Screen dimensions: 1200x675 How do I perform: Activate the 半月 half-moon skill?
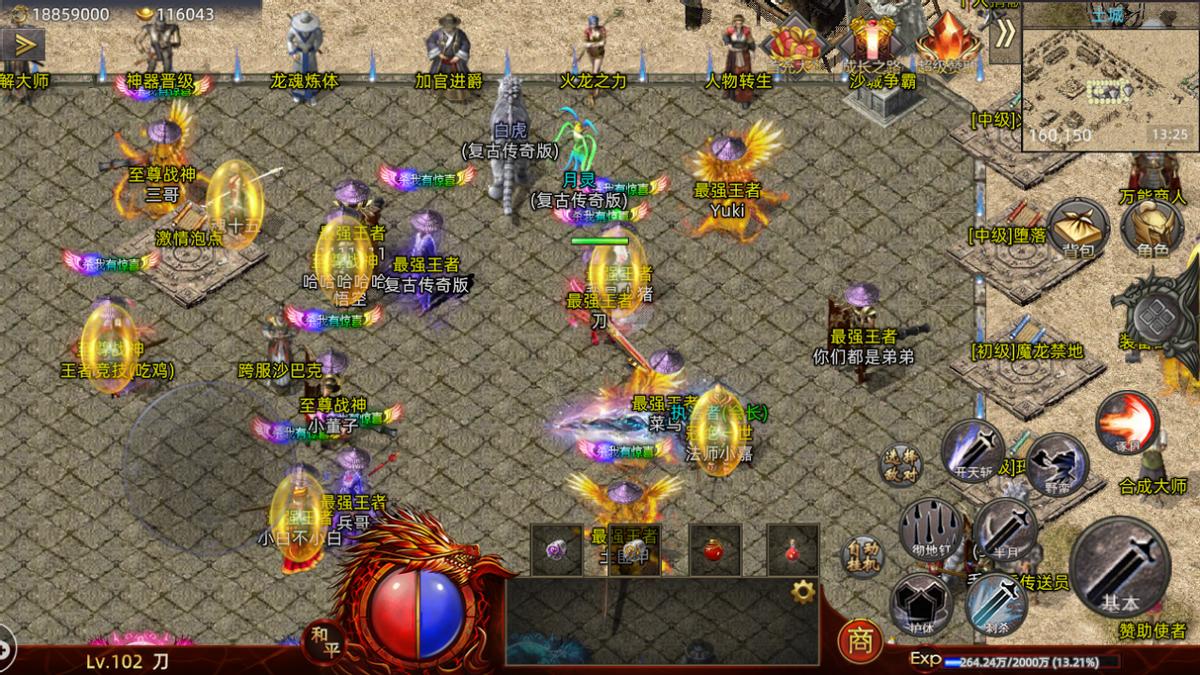tap(1004, 528)
